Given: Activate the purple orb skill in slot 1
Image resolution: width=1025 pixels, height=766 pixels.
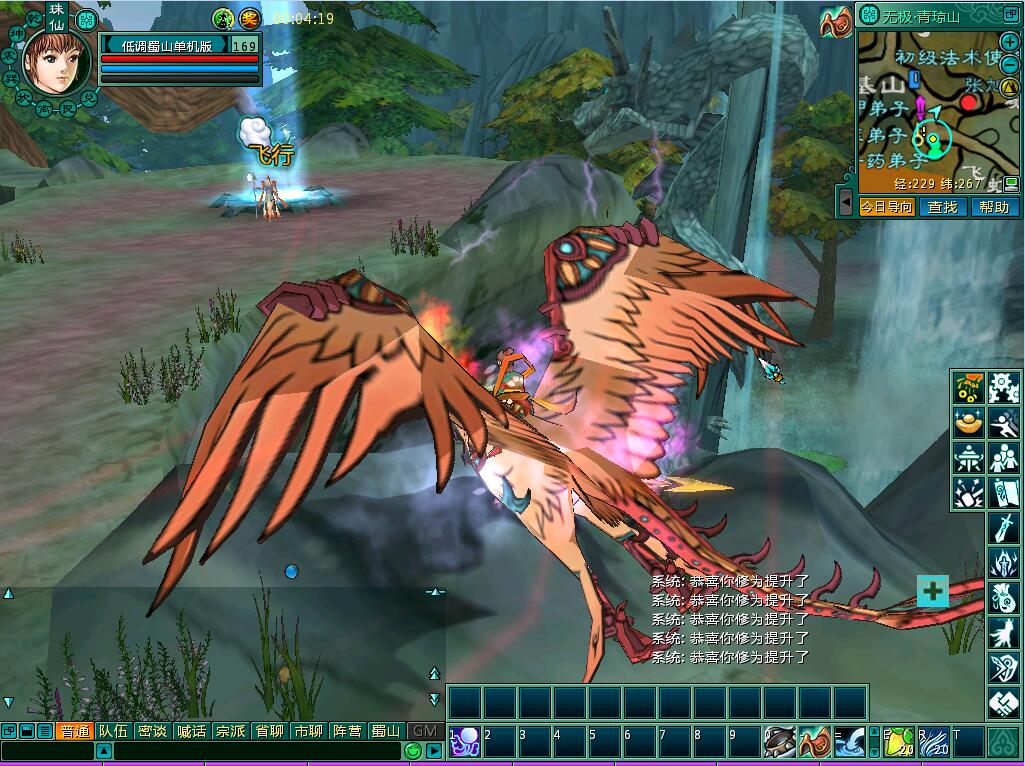Looking at the screenshot, I should pos(464,742).
